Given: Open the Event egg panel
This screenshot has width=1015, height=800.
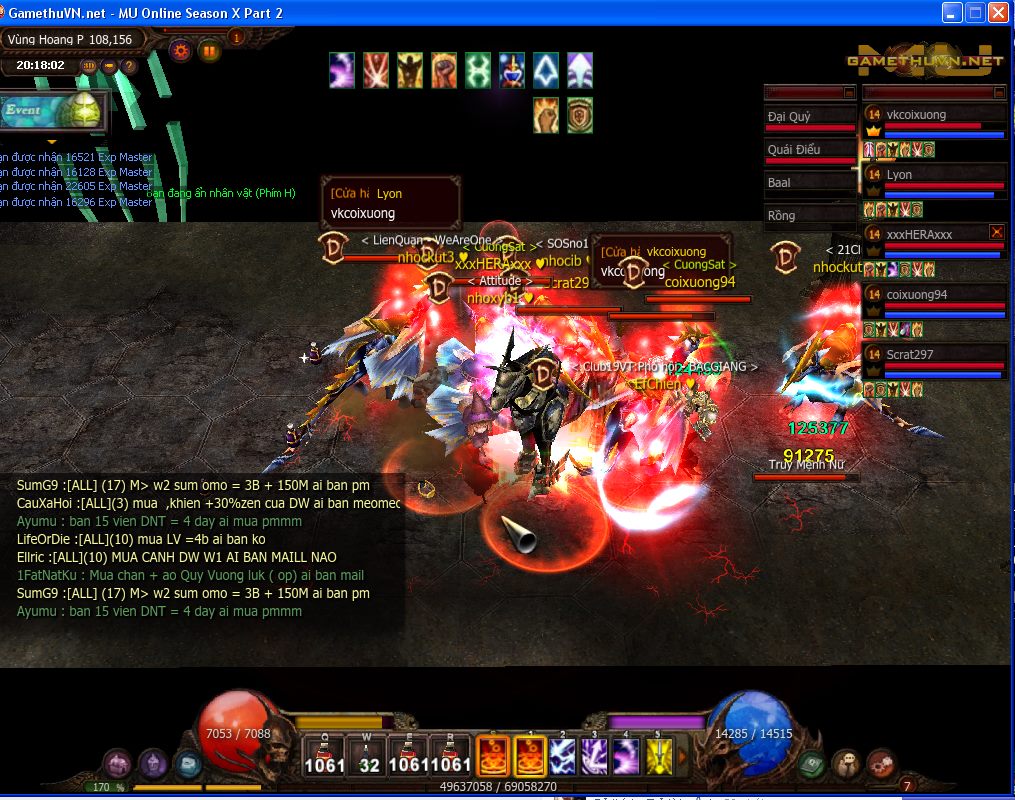Looking at the screenshot, I should coord(54,112).
